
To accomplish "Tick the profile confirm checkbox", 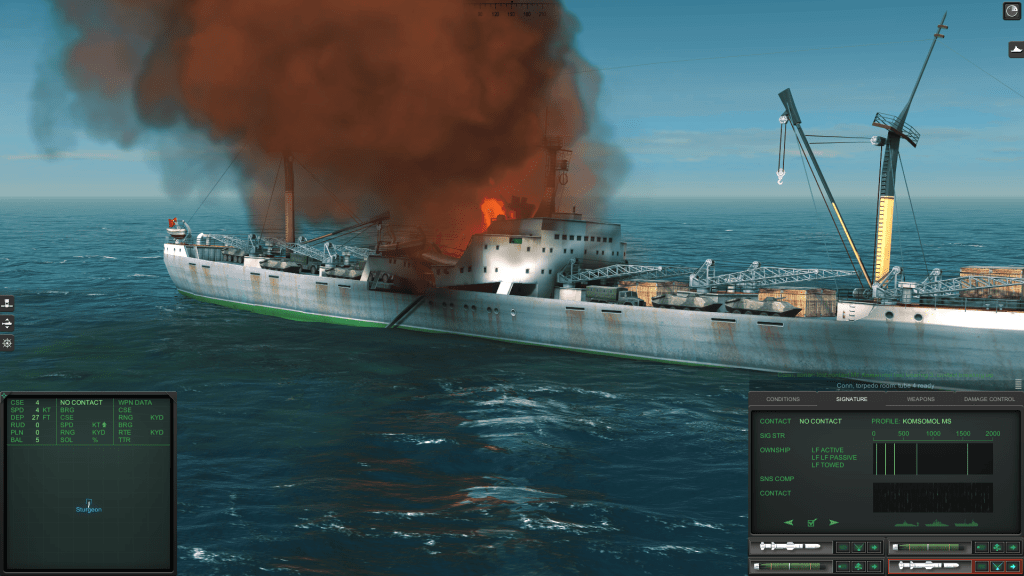I will [811, 522].
